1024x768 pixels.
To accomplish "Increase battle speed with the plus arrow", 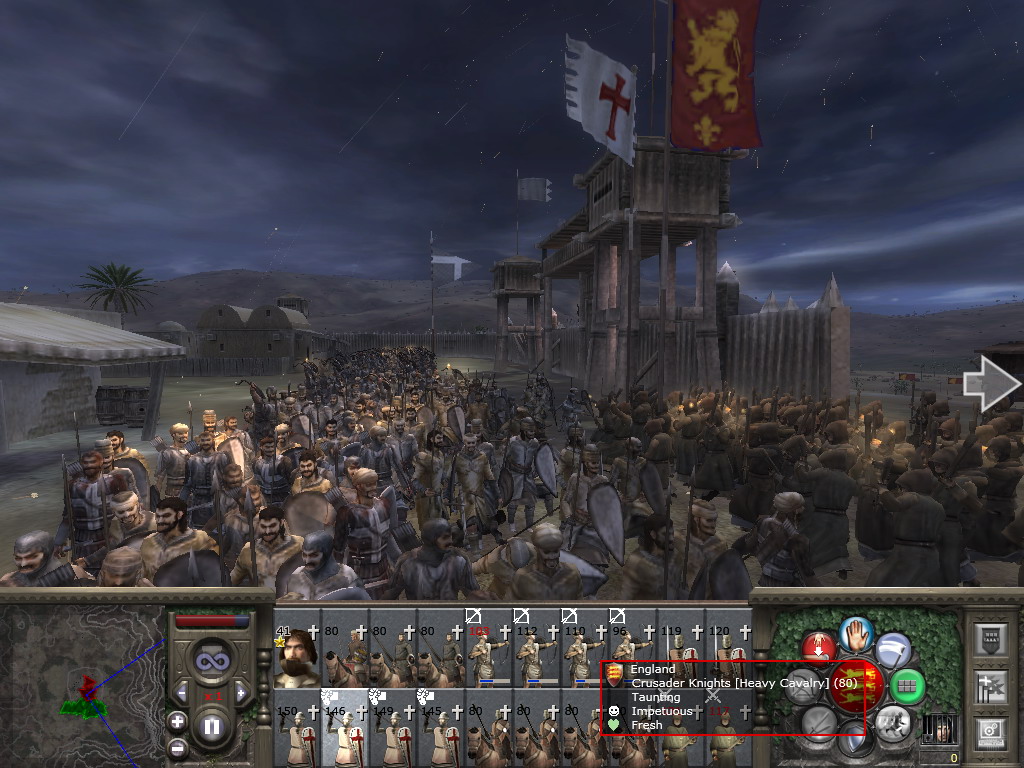I will click(243, 691).
